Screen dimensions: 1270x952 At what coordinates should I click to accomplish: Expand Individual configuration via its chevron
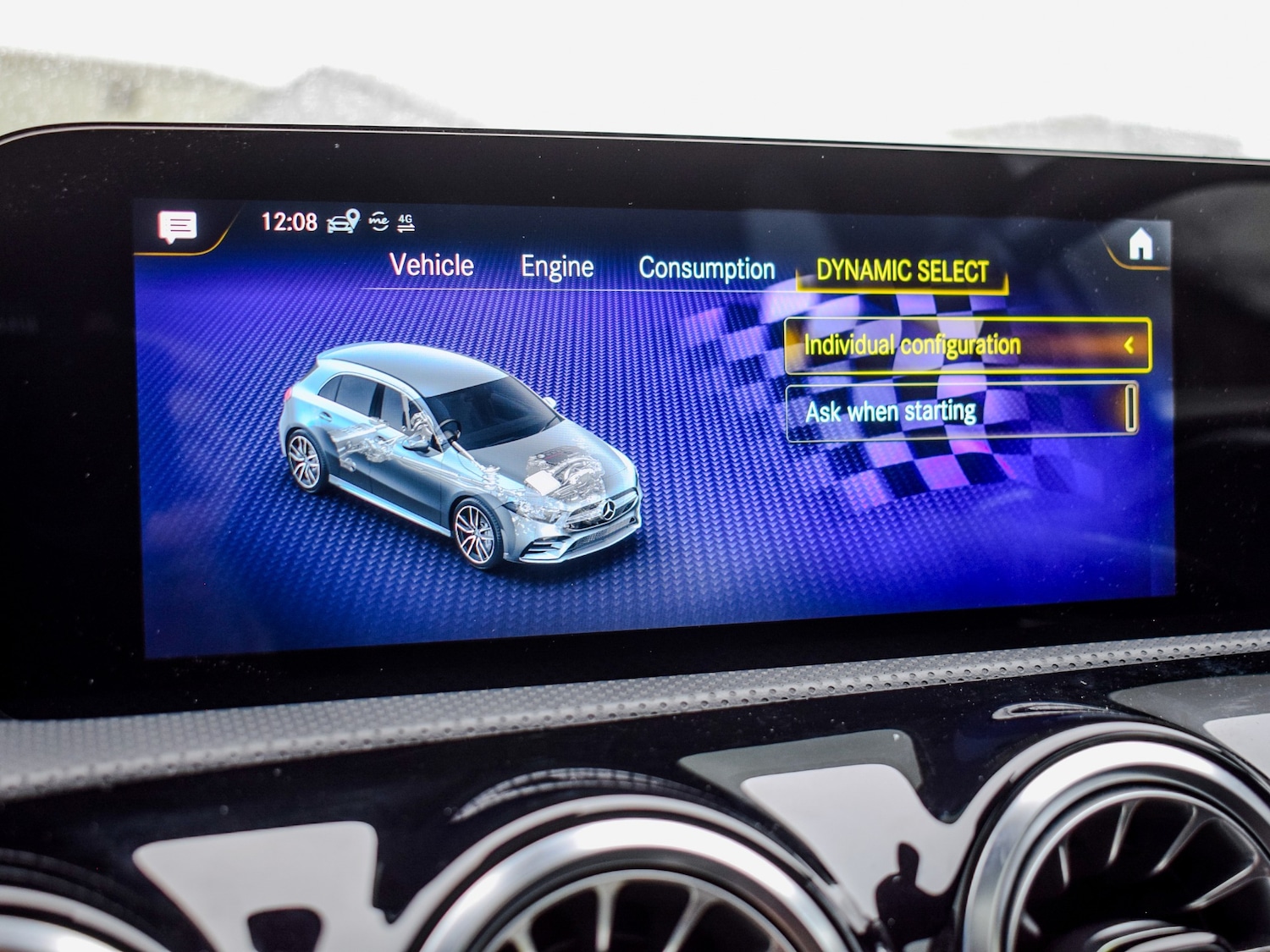(1129, 345)
